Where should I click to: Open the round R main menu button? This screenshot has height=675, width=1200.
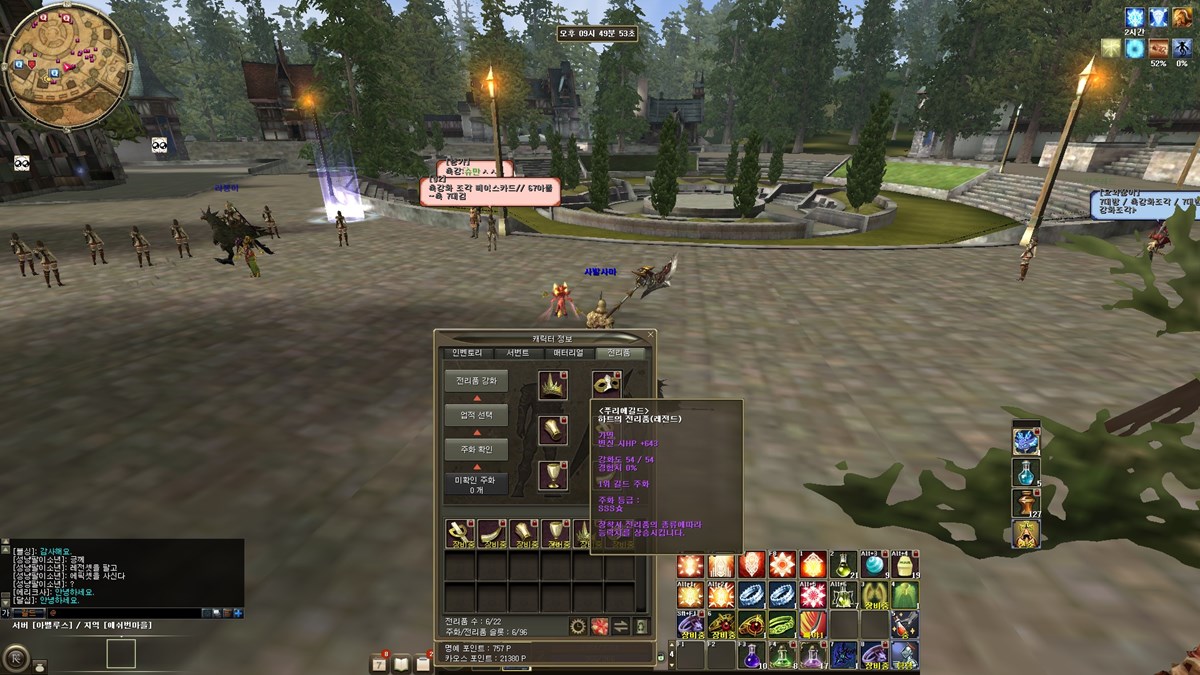15,657
